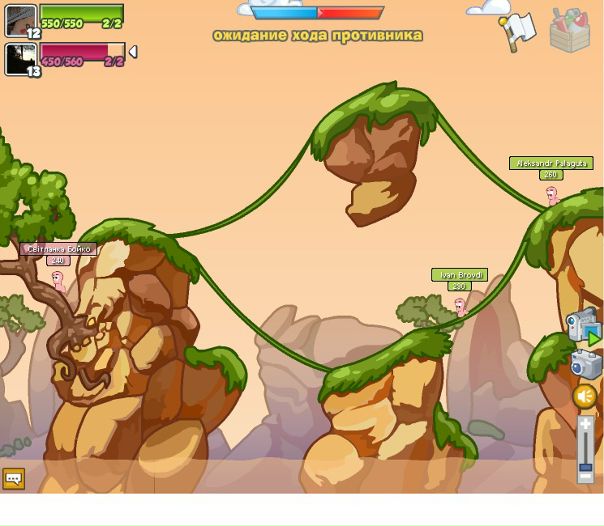
Task: Click the white arrow beside the pink health bar
Action: pos(133,52)
